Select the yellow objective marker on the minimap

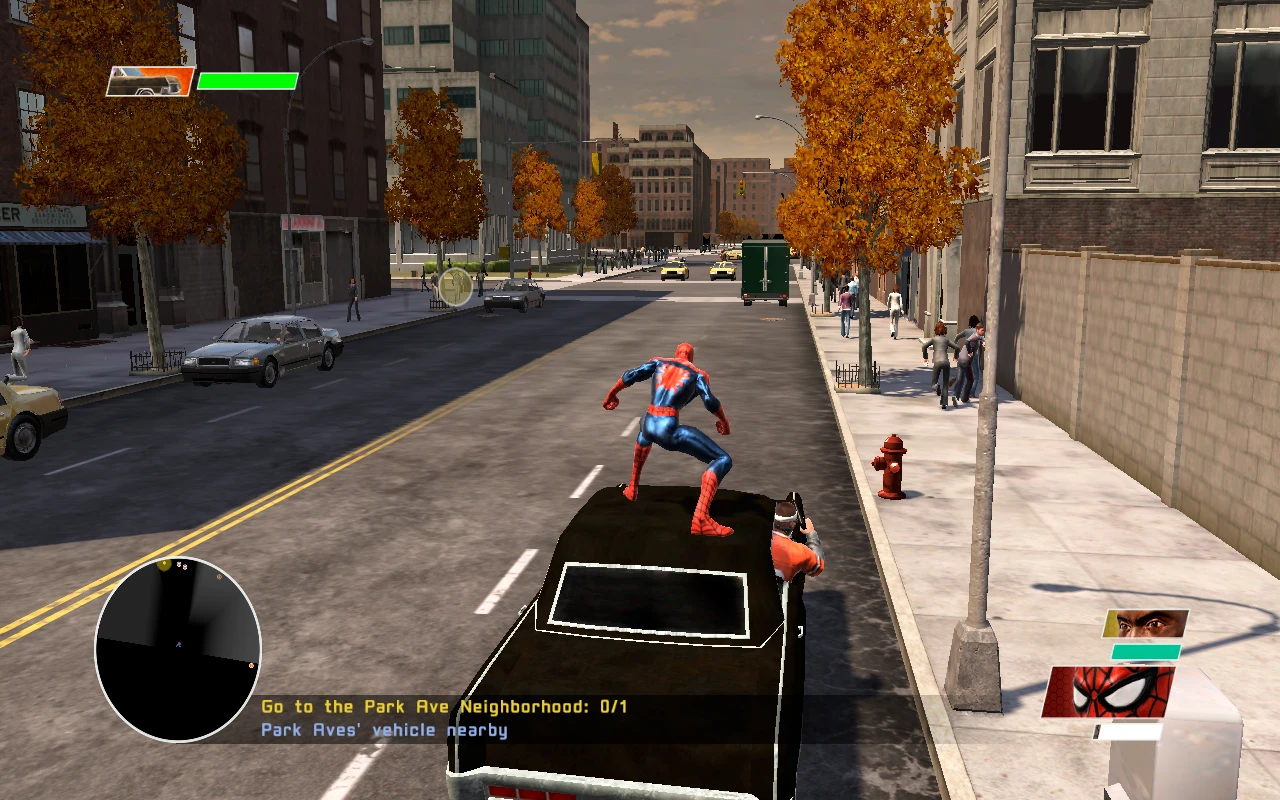coord(164,565)
